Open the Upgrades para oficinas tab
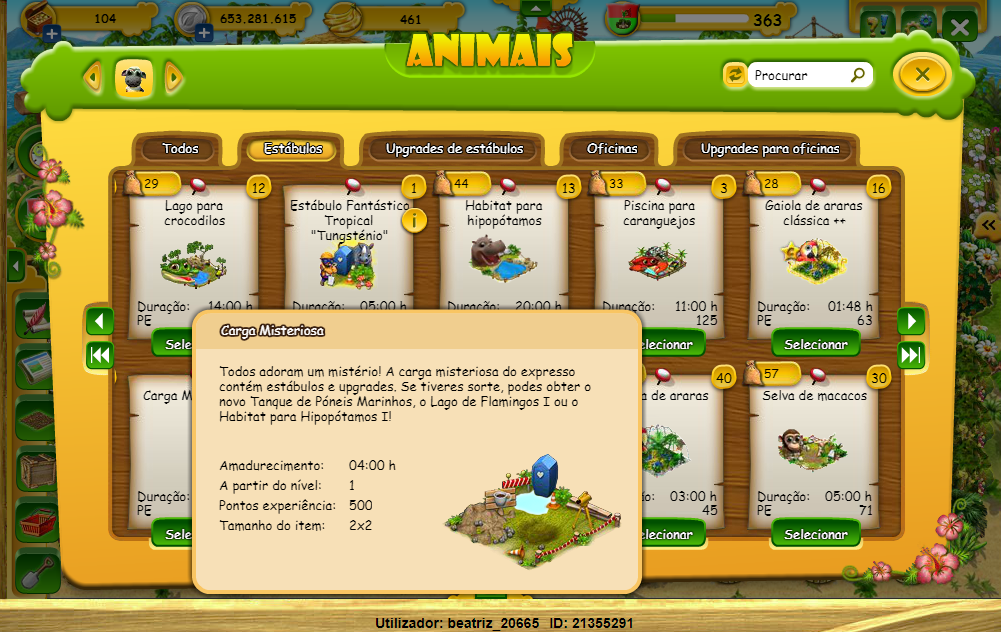Image resolution: width=1001 pixels, height=632 pixels. point(770,149)
